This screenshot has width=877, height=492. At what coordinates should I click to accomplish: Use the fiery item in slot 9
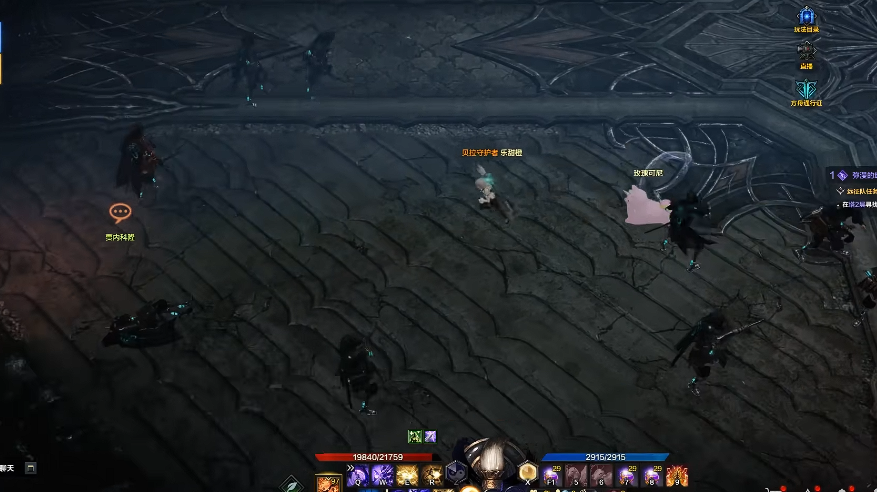(677, 476)
